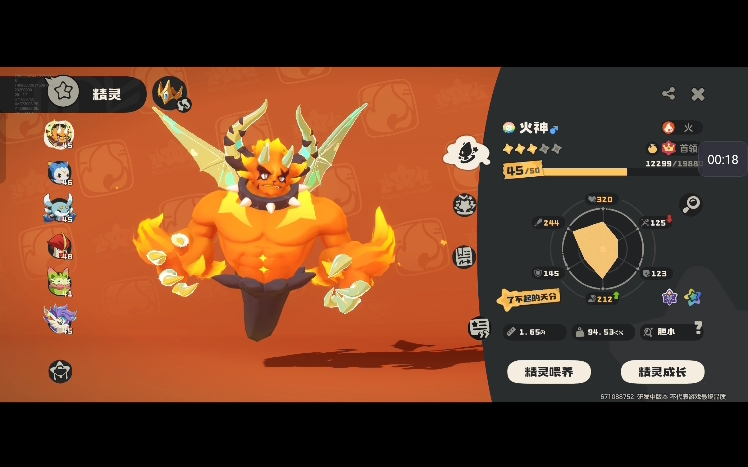Click the question mark beside 胆小
Image resolution: width=748 pixels, height=467 pixels.
698,328
